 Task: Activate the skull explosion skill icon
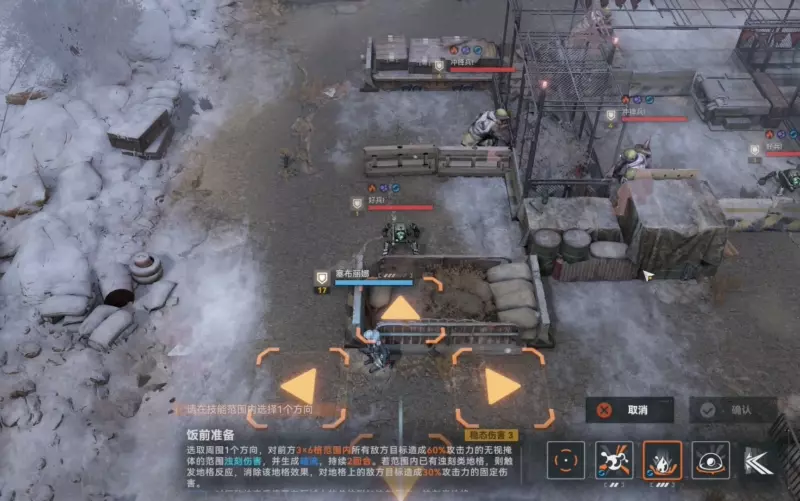click(x=614, y=461)
